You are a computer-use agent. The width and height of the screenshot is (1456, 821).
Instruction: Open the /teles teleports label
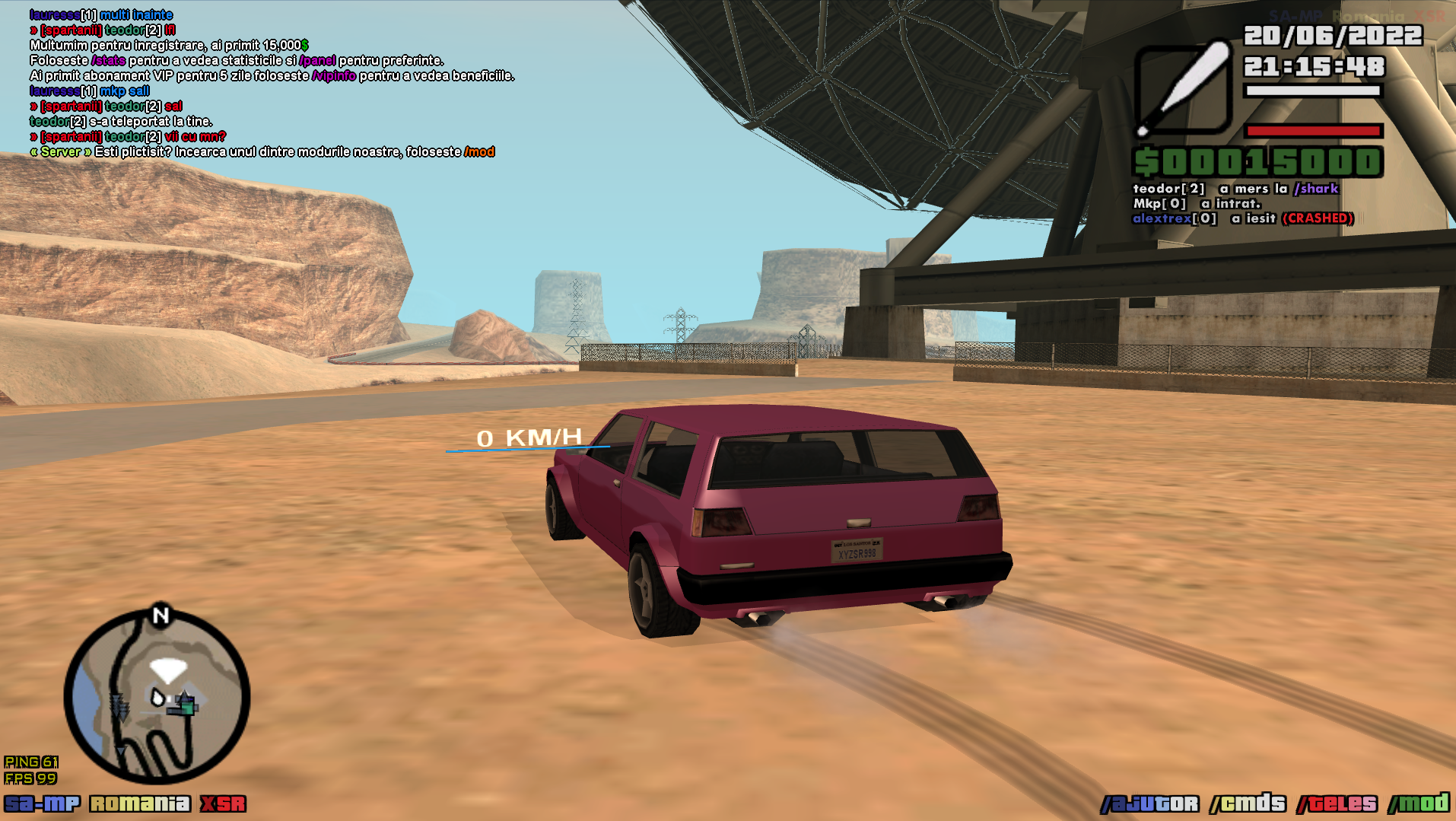[1337, 803]
